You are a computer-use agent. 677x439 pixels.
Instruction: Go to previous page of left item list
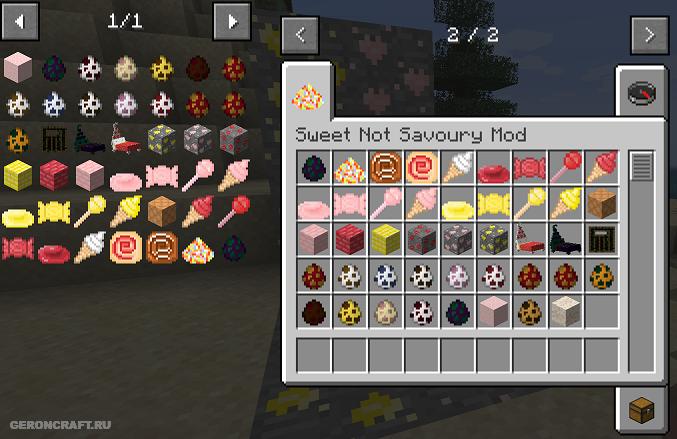[x=20, y=19]
